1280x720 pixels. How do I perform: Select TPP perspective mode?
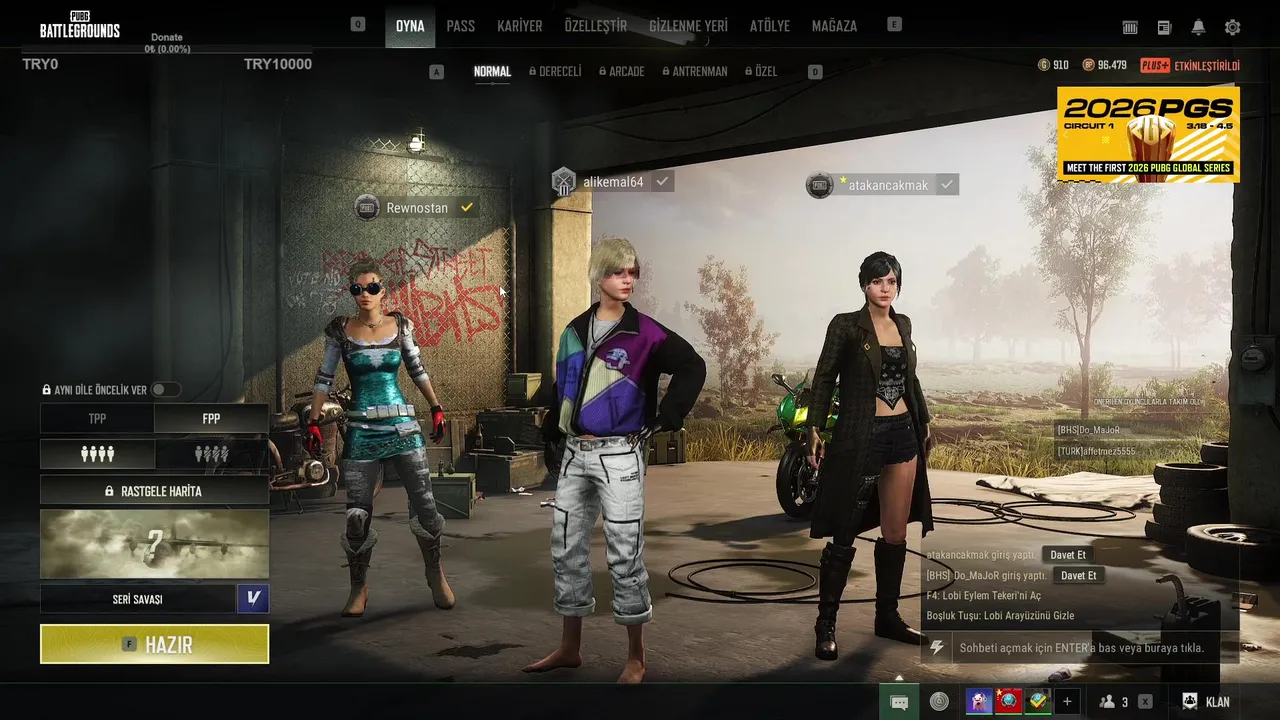97,419
